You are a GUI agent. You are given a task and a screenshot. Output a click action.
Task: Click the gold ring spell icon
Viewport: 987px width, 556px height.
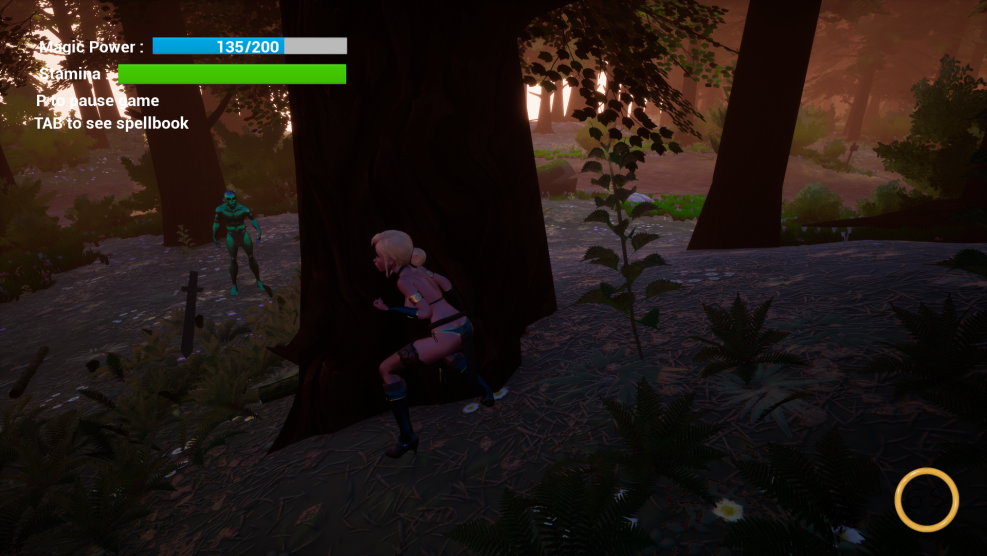pos(926,499)
